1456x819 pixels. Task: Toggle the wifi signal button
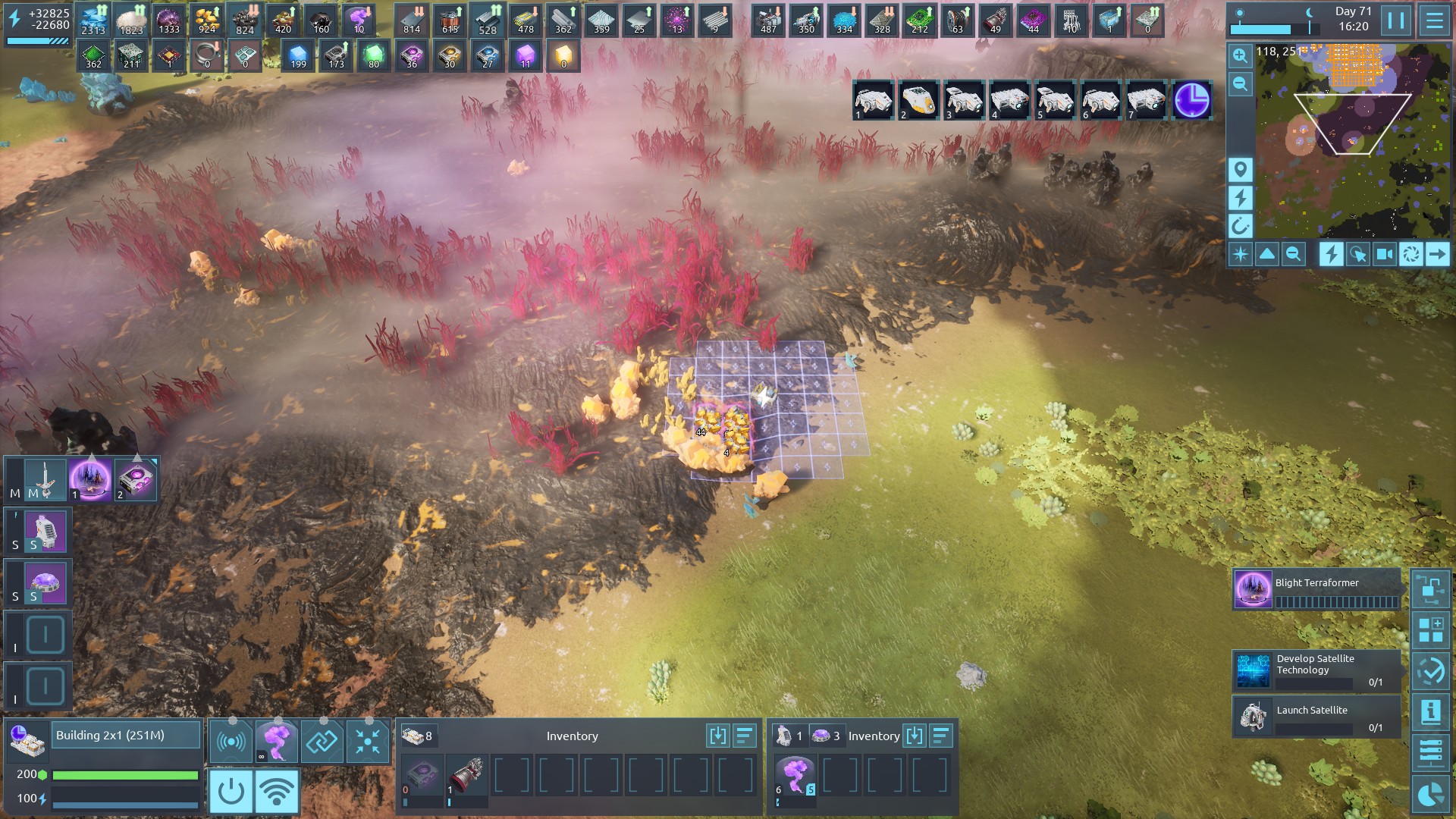277,792
